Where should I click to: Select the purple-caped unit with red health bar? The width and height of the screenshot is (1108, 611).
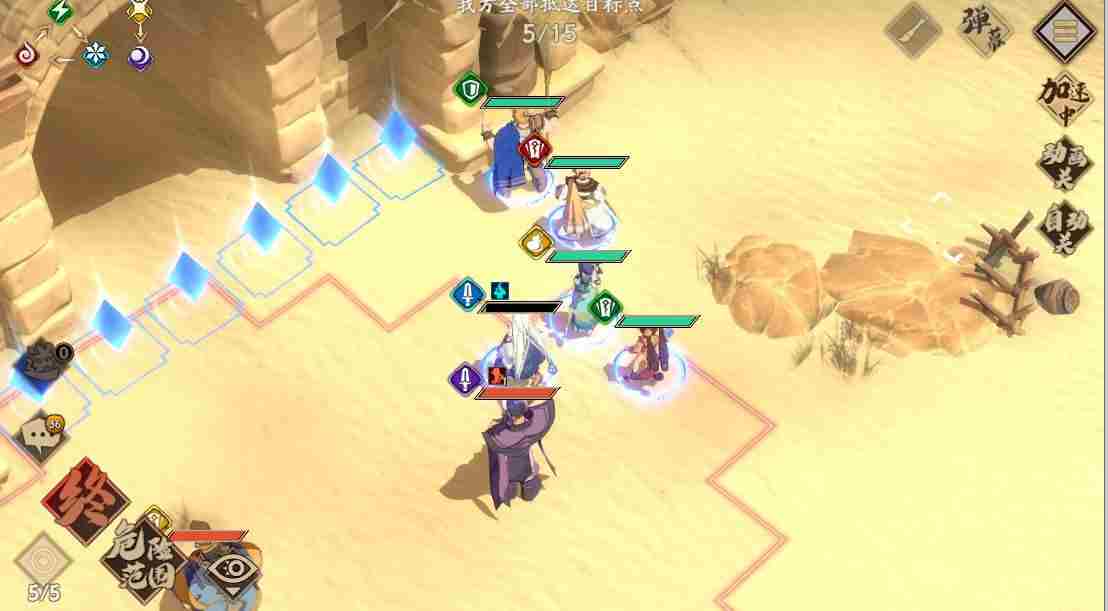(512, 452)
